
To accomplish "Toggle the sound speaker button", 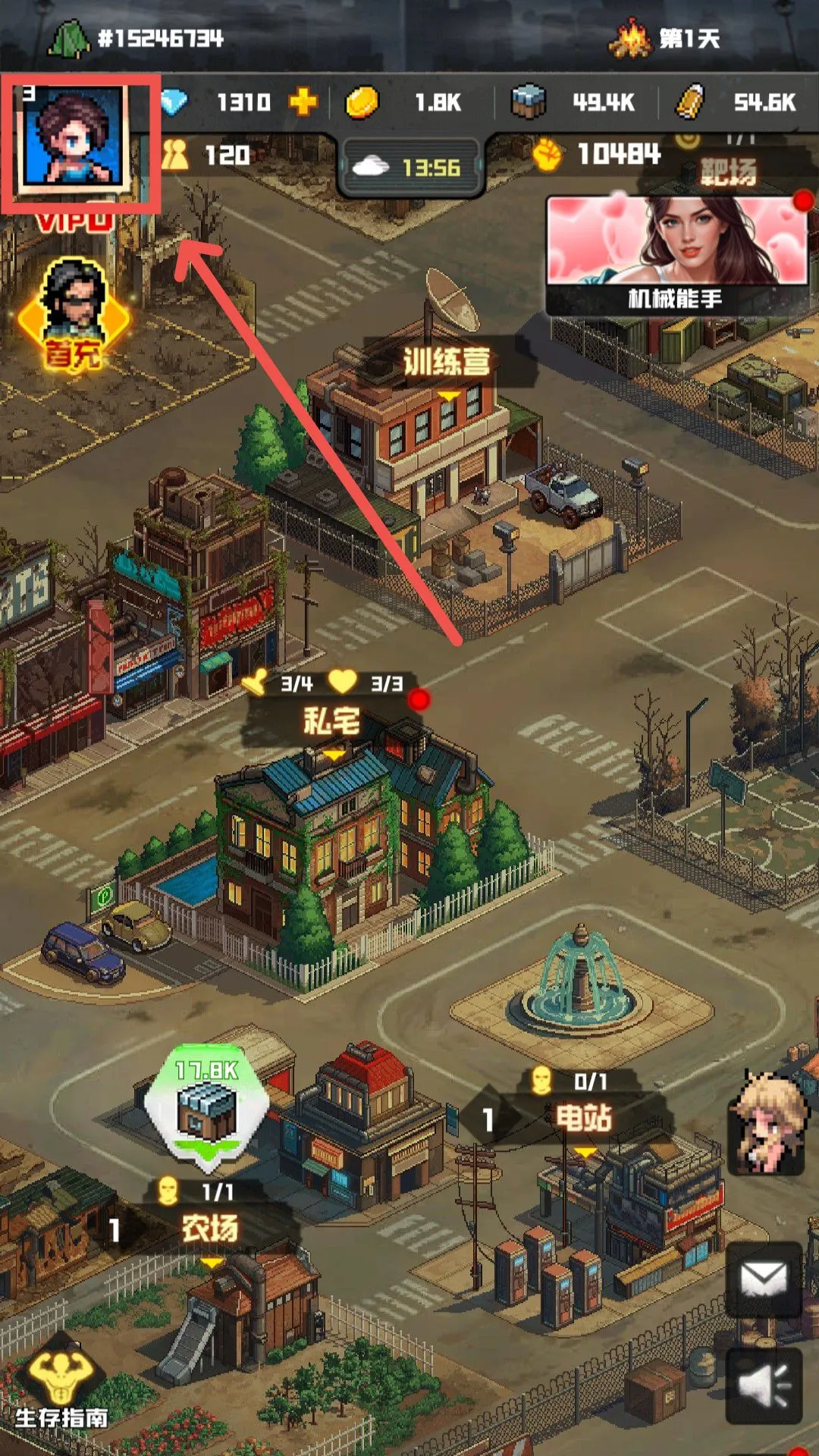I will tap(763, 1385).
